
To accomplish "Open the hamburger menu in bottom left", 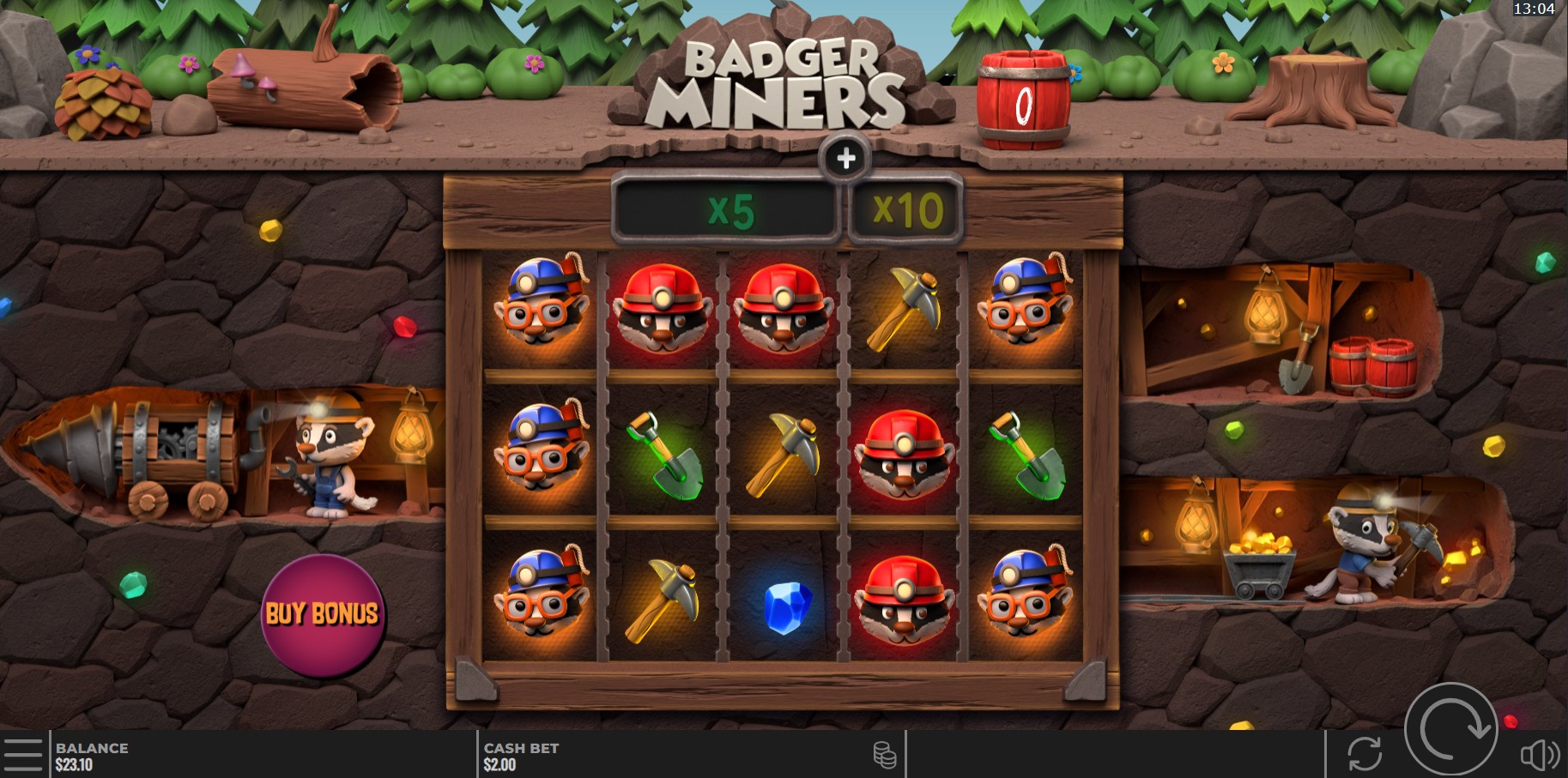I will 25,754.
